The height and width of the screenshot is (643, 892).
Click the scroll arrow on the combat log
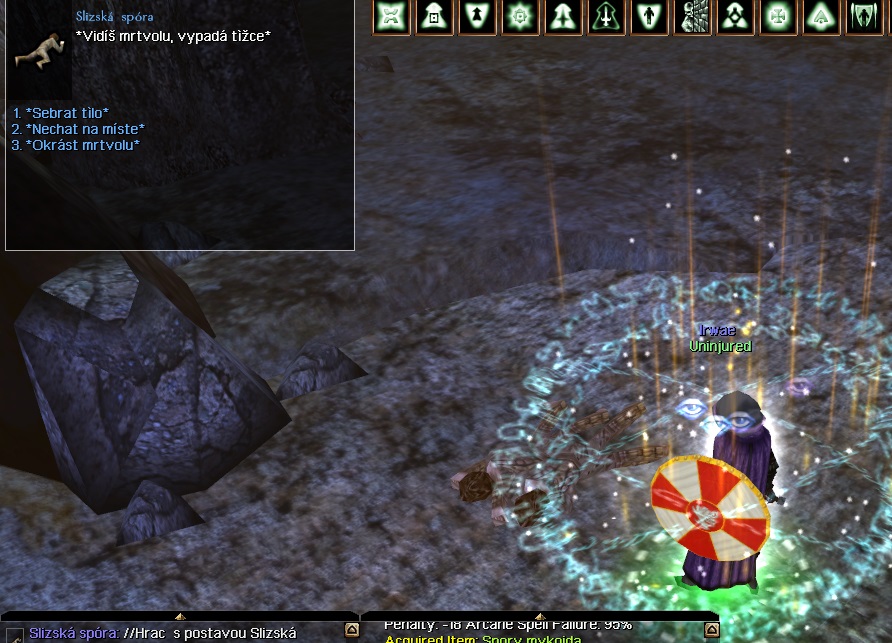click(711, 630)
